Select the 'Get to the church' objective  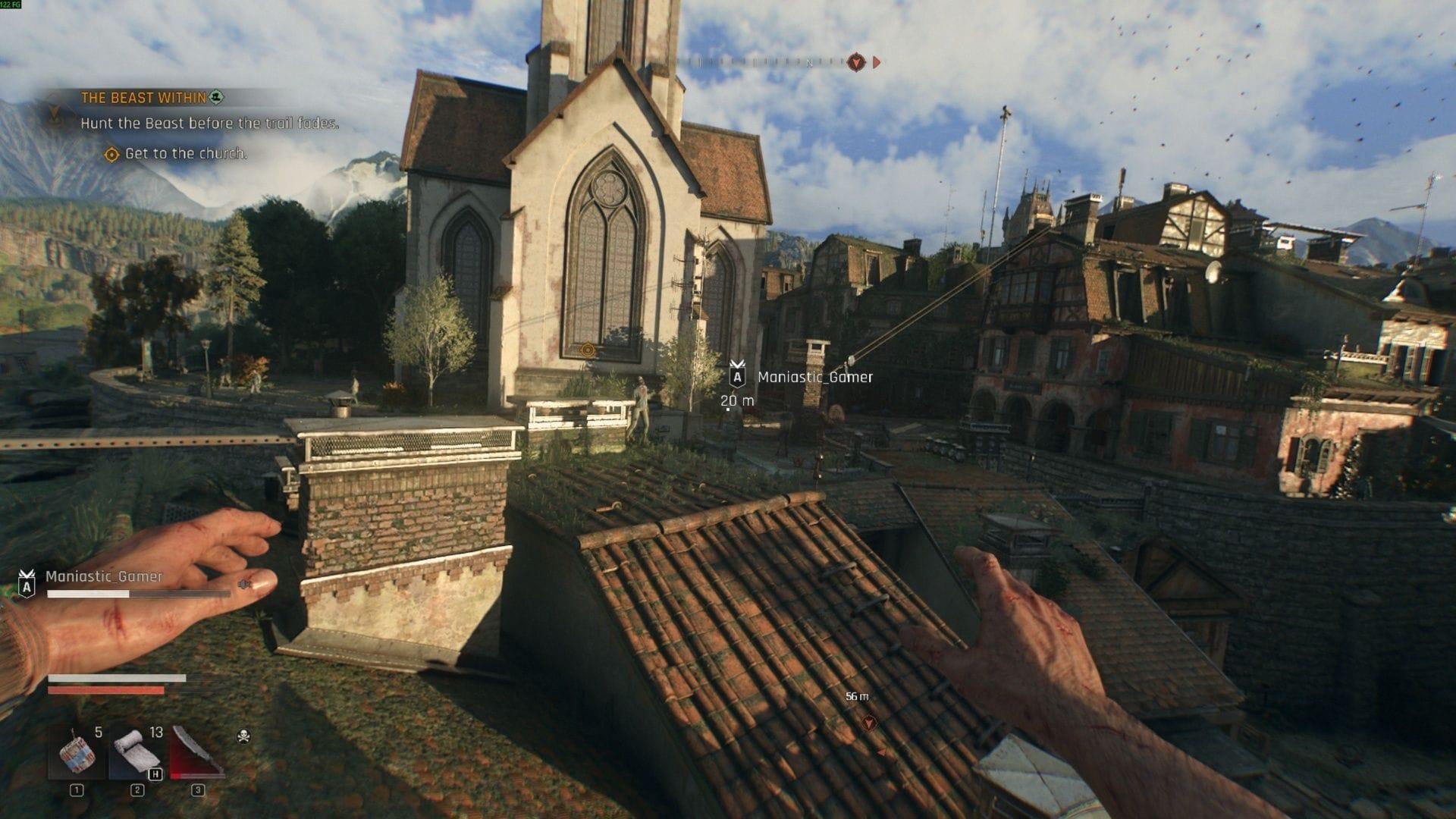[x=185, y=154]
